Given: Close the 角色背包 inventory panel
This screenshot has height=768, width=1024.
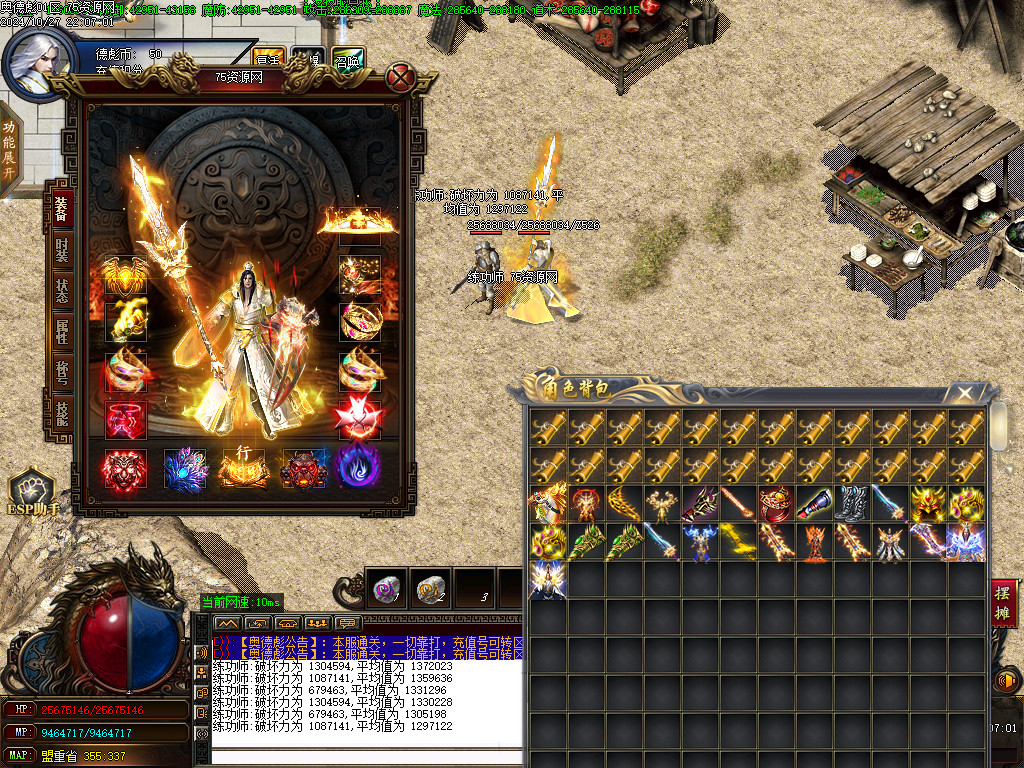Looking at the screenshot, I should pyautogui.click(x=964, y=393).
